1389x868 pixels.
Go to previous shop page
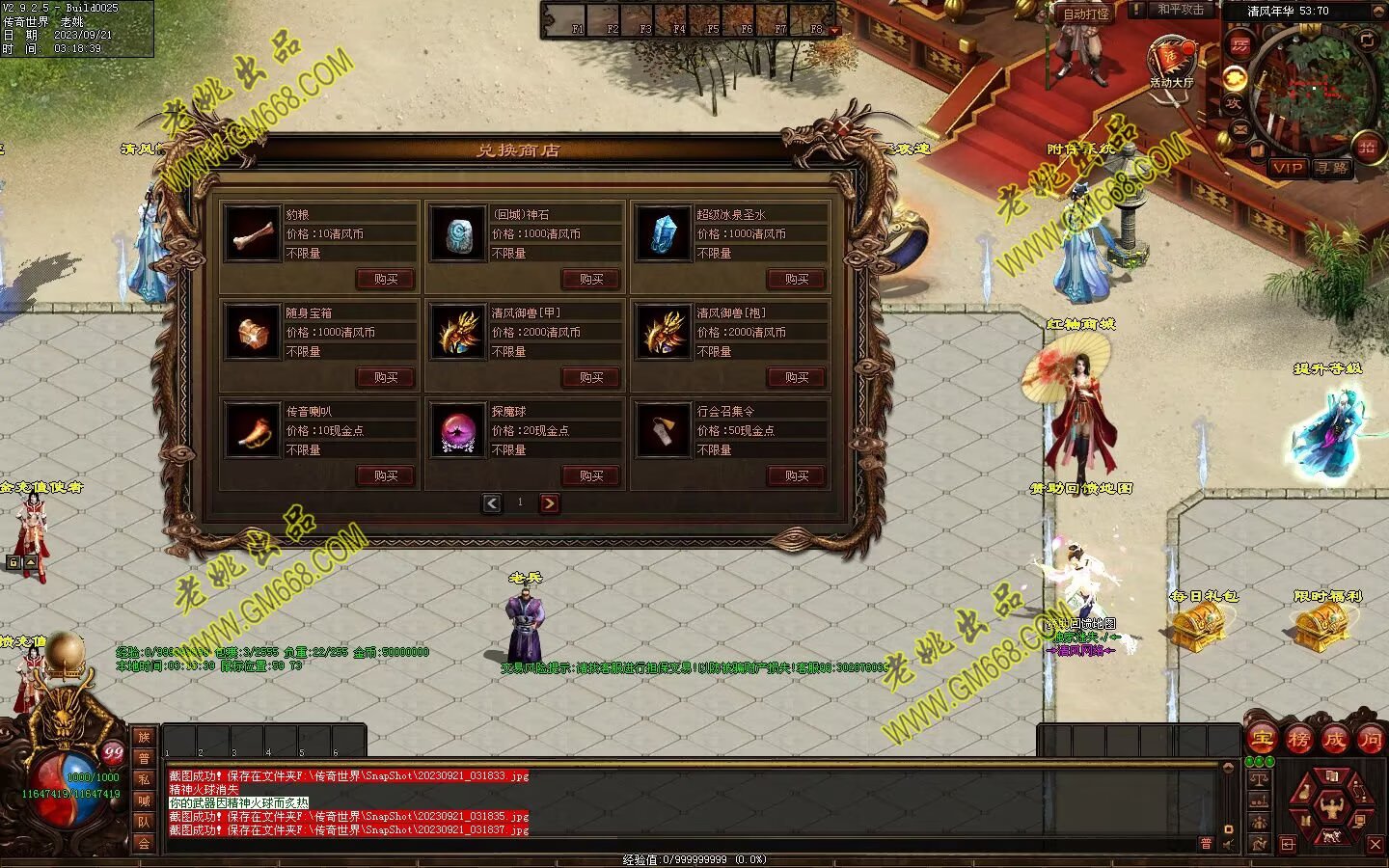pyautogui.click(x=492, y=502)
